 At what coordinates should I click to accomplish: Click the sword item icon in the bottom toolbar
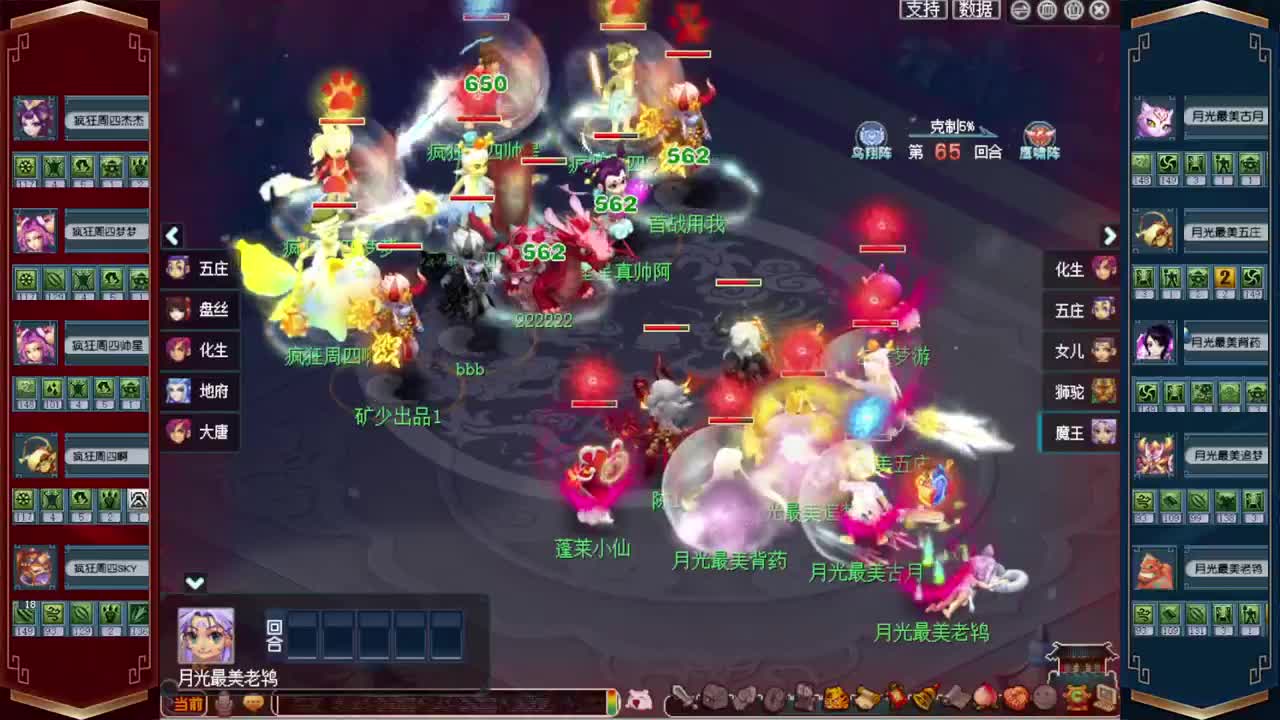pos(683,698)
